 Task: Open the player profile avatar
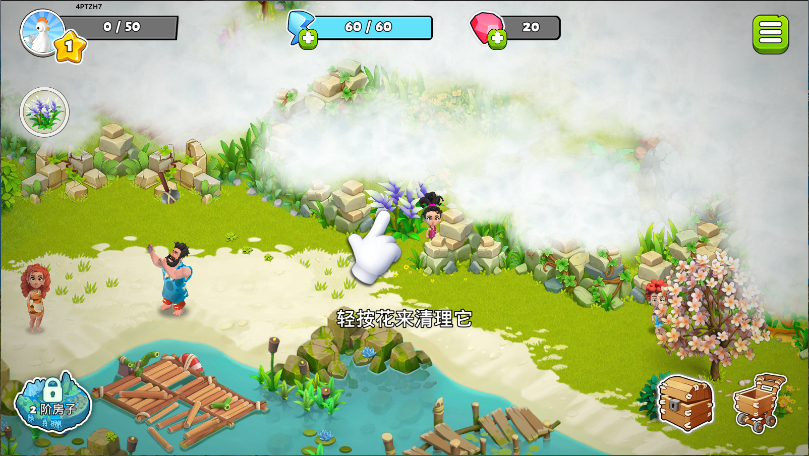[42, 29]
